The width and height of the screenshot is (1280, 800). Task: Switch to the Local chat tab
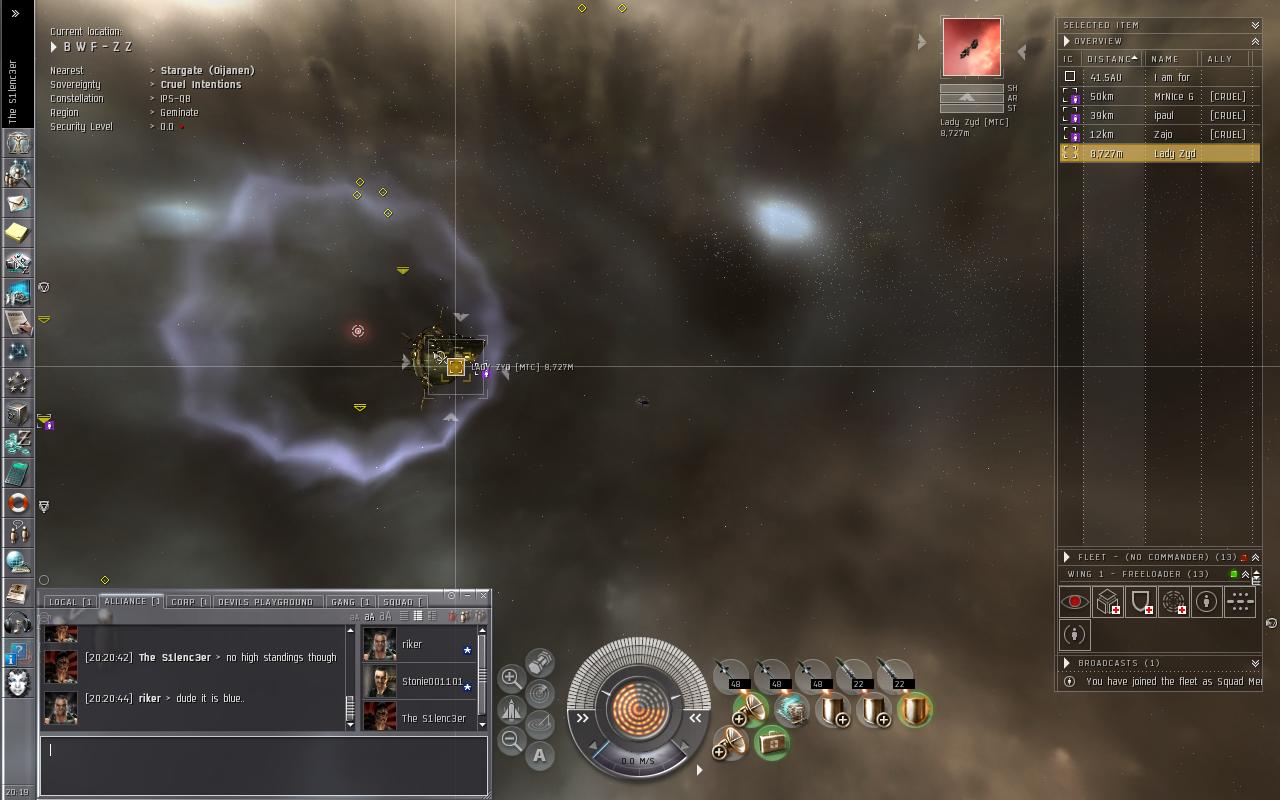tap(70, 602)
